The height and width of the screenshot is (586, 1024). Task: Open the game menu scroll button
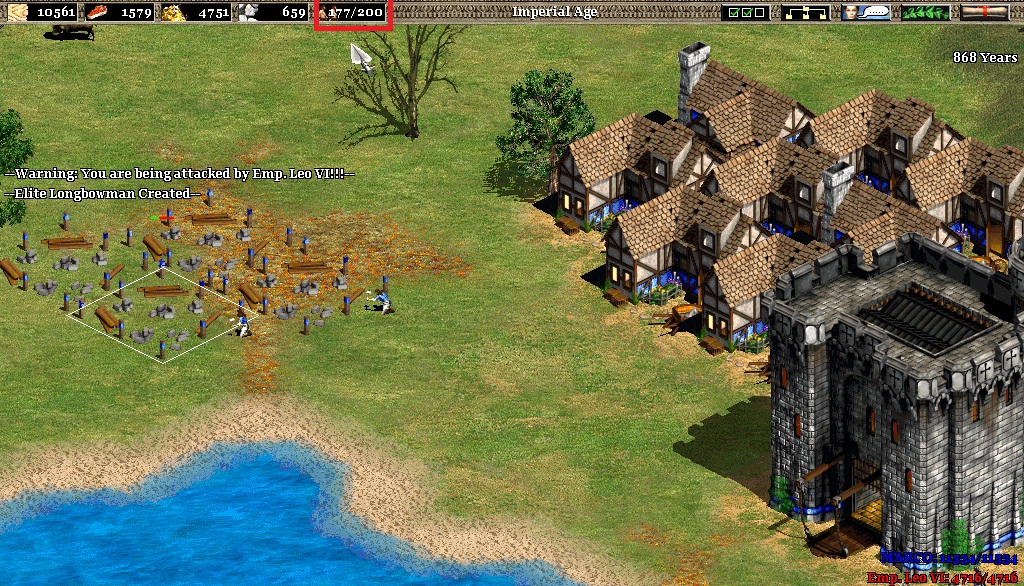(984, 12)
